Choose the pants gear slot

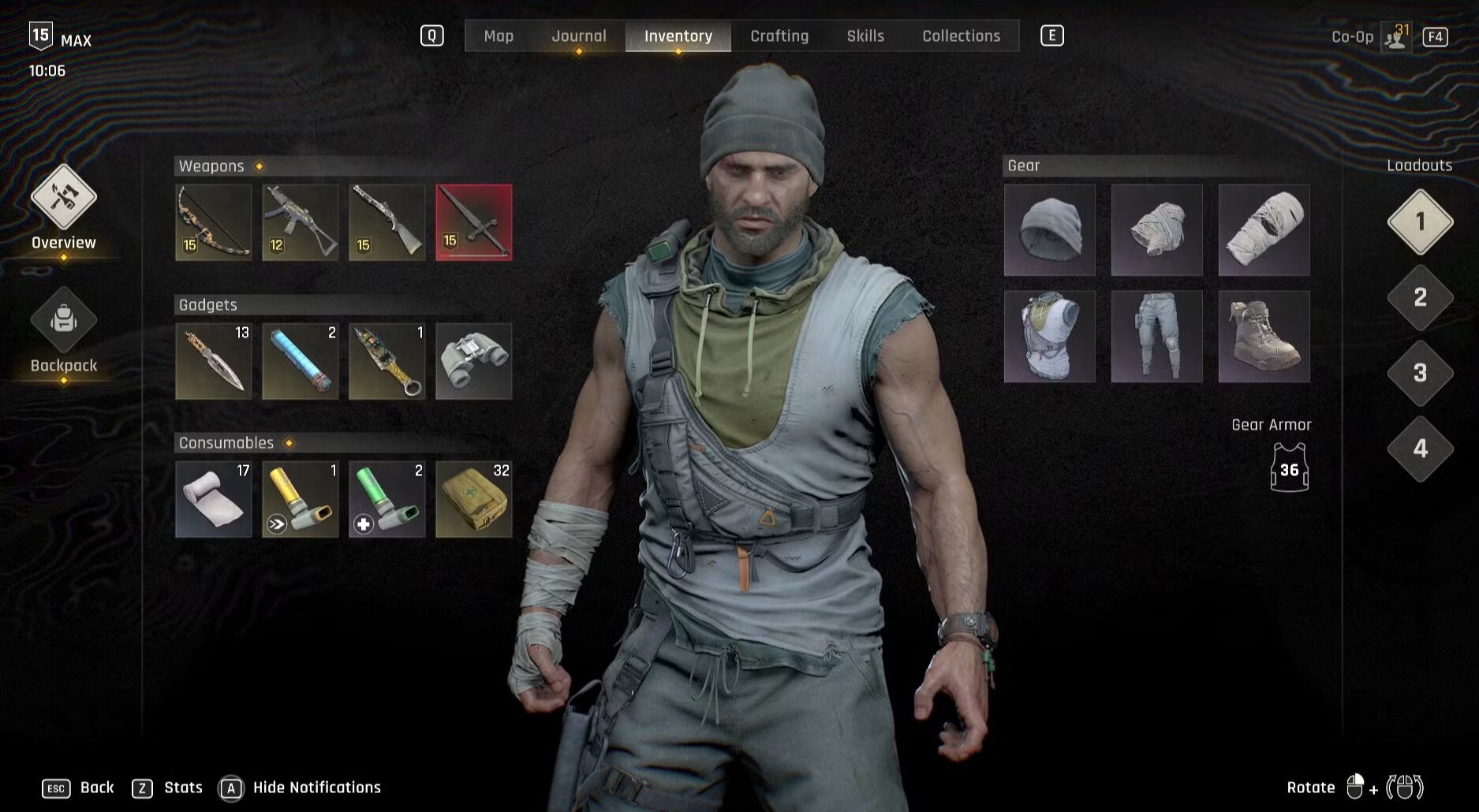click(1156, 337)
